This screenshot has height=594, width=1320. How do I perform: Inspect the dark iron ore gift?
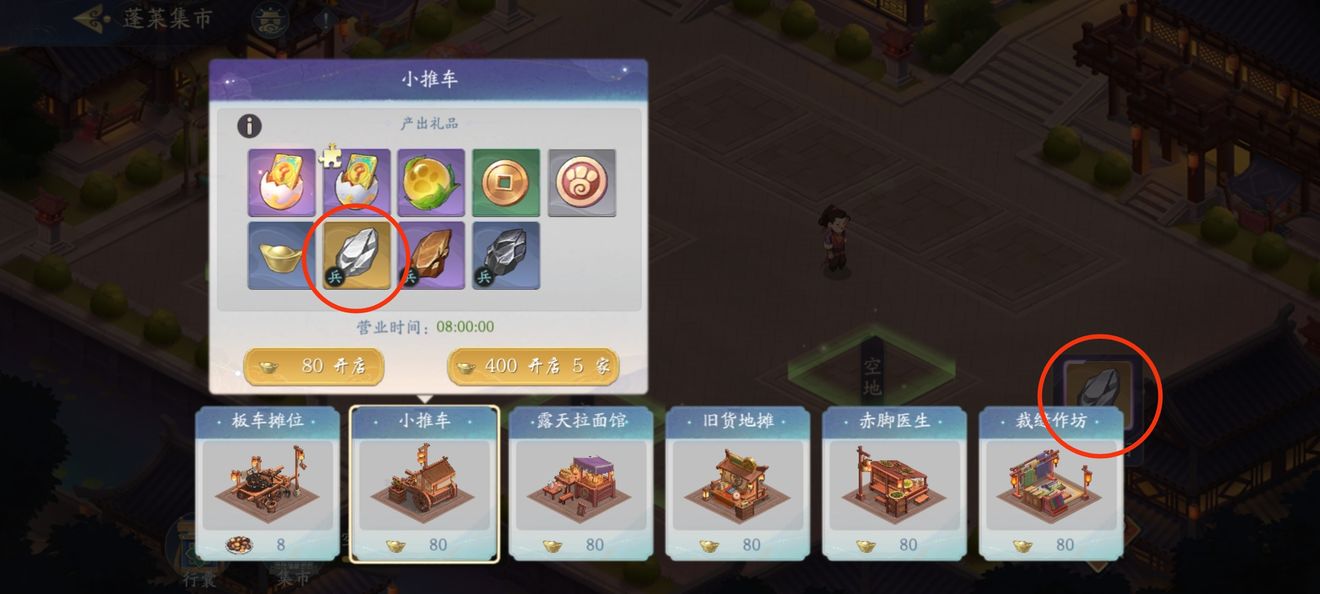(x=506, y=256)
